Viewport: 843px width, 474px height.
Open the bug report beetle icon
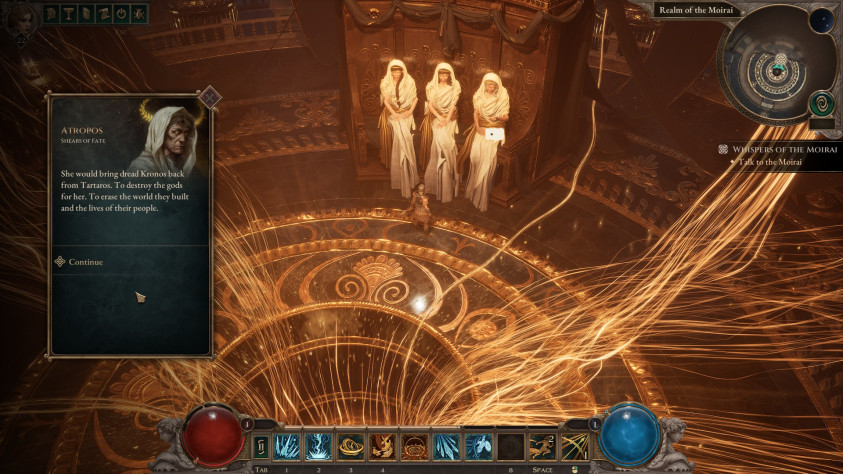tap(138, 13)
